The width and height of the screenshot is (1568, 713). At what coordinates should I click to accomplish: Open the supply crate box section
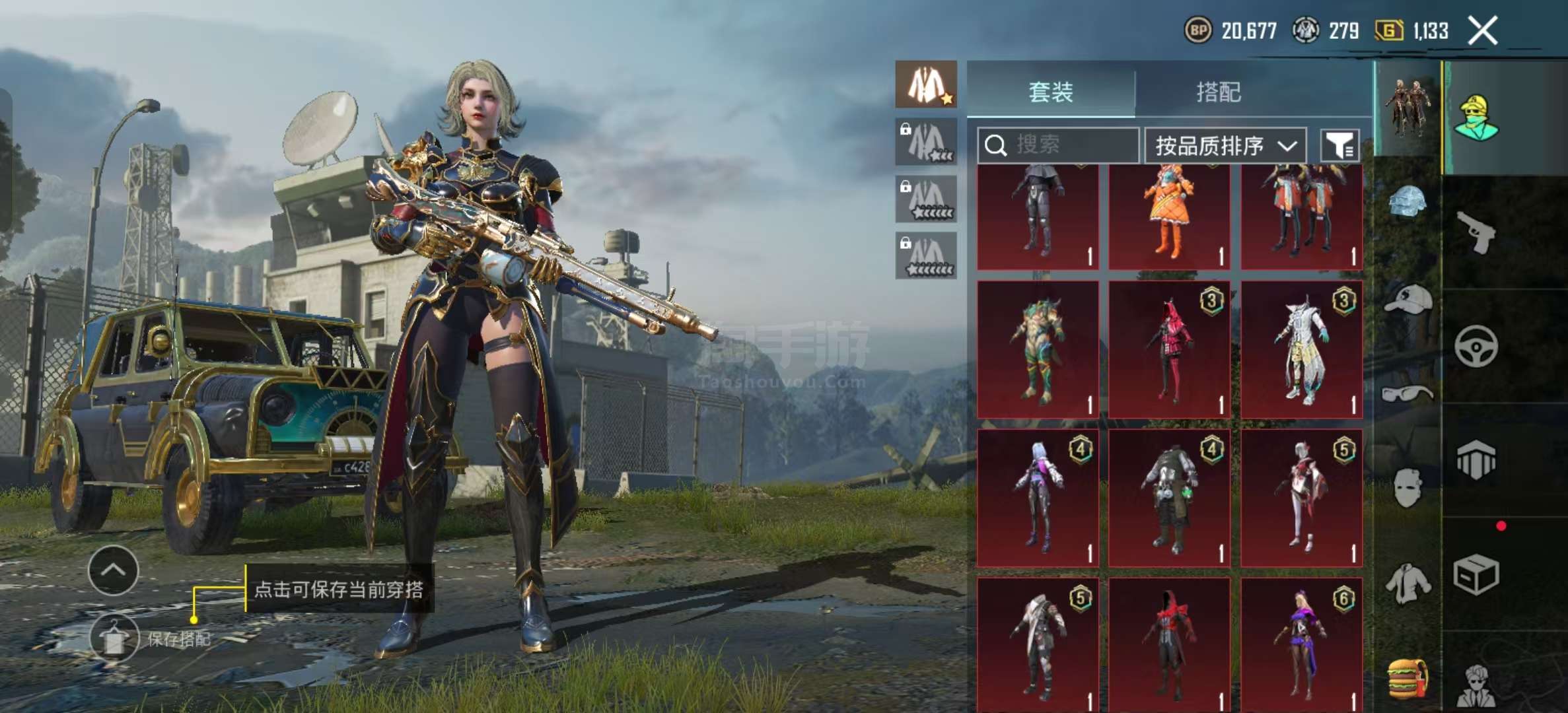(x=1476, y=574)
